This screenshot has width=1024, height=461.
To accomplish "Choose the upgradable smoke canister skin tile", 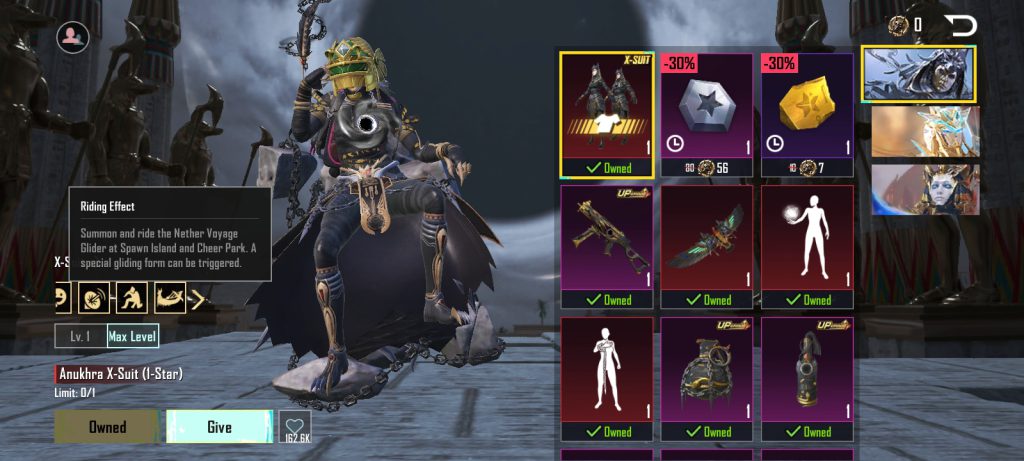I will (807, 378).
